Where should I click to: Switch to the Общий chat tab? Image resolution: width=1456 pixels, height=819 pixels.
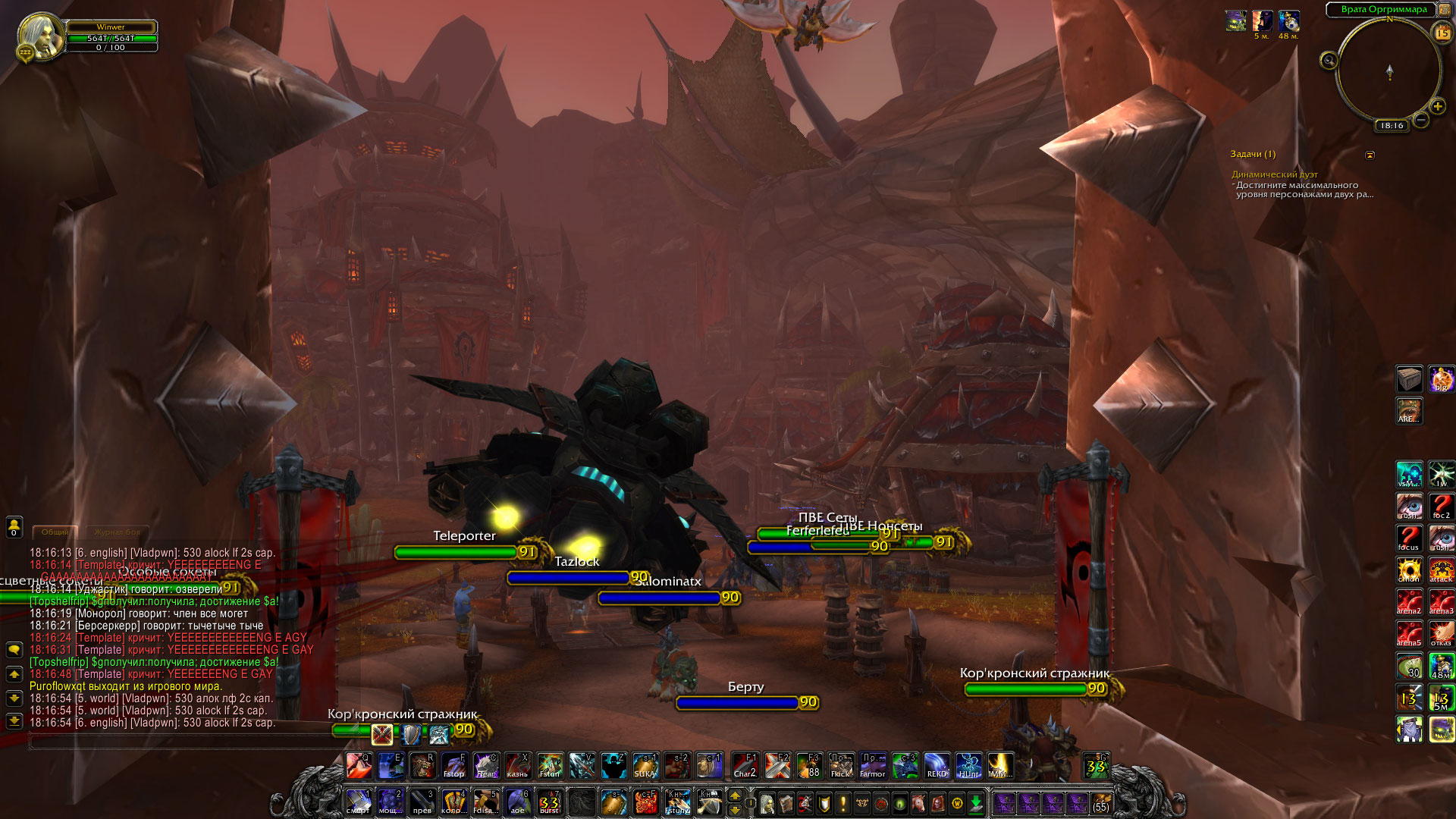click(55, 532)
